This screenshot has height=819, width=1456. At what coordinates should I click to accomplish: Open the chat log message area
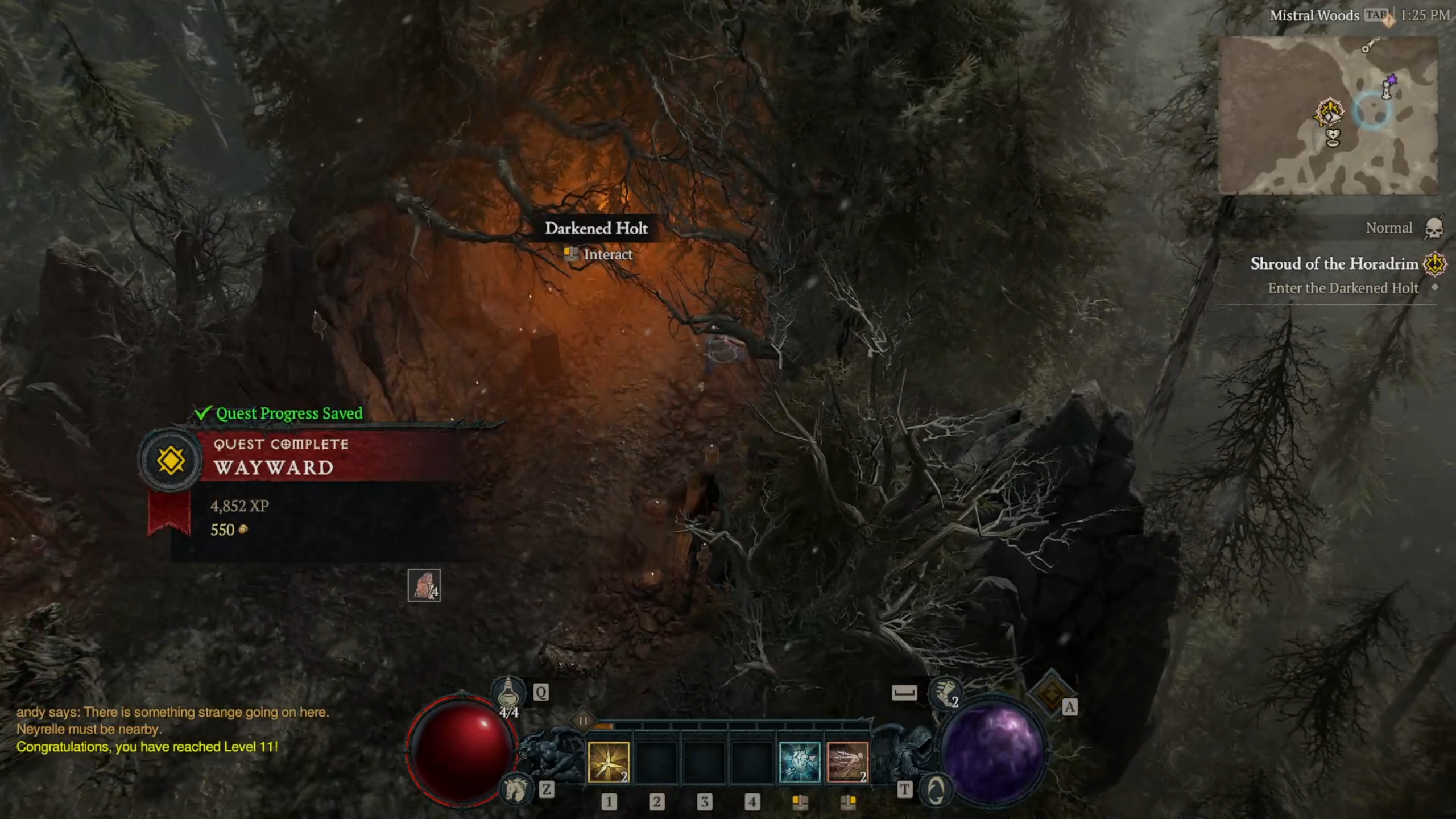coord(171,729)
